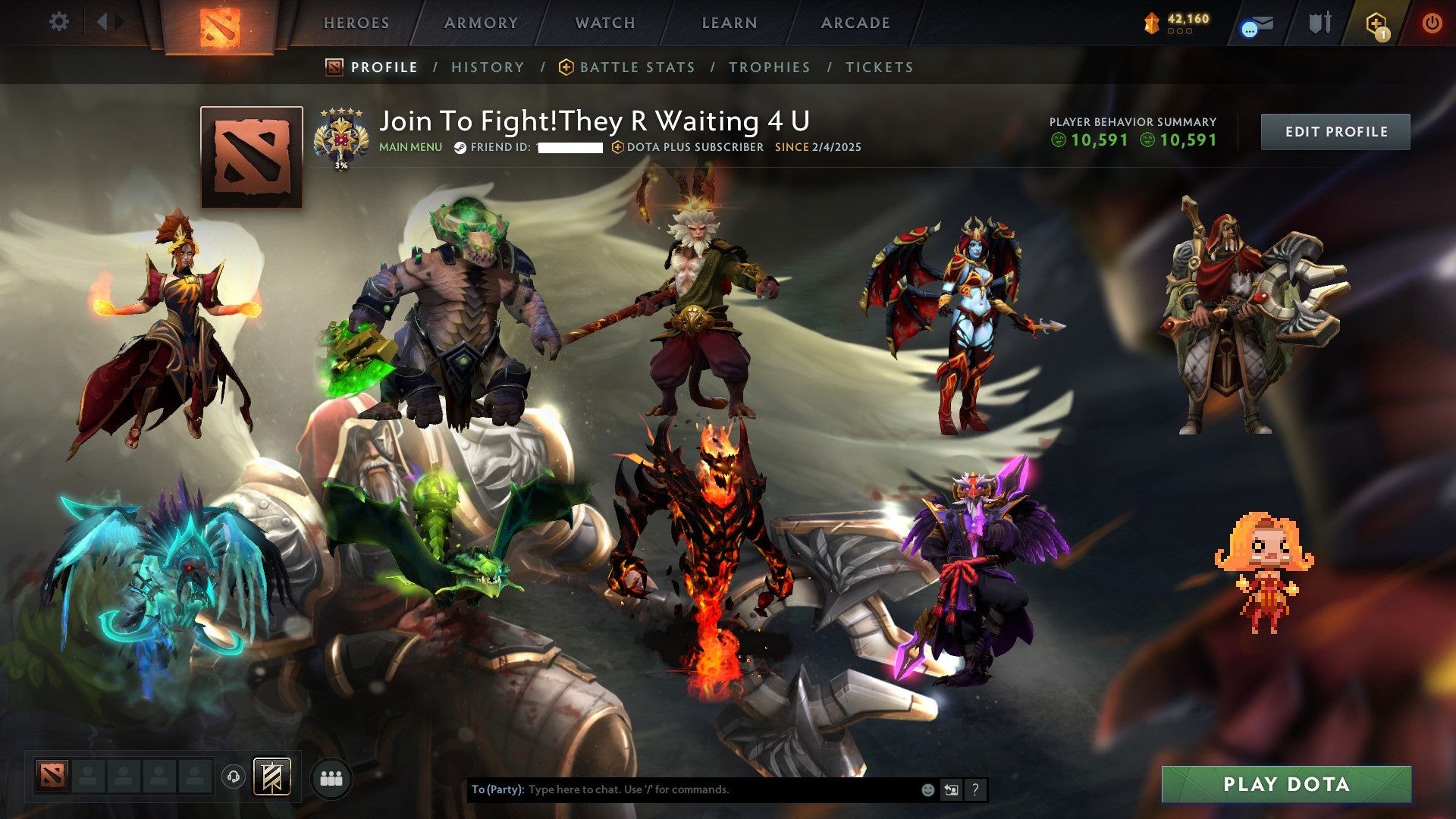Switch to the BATTLE STATS tab
Viewport: 1456px width, 819px height.
pos(635,67)
